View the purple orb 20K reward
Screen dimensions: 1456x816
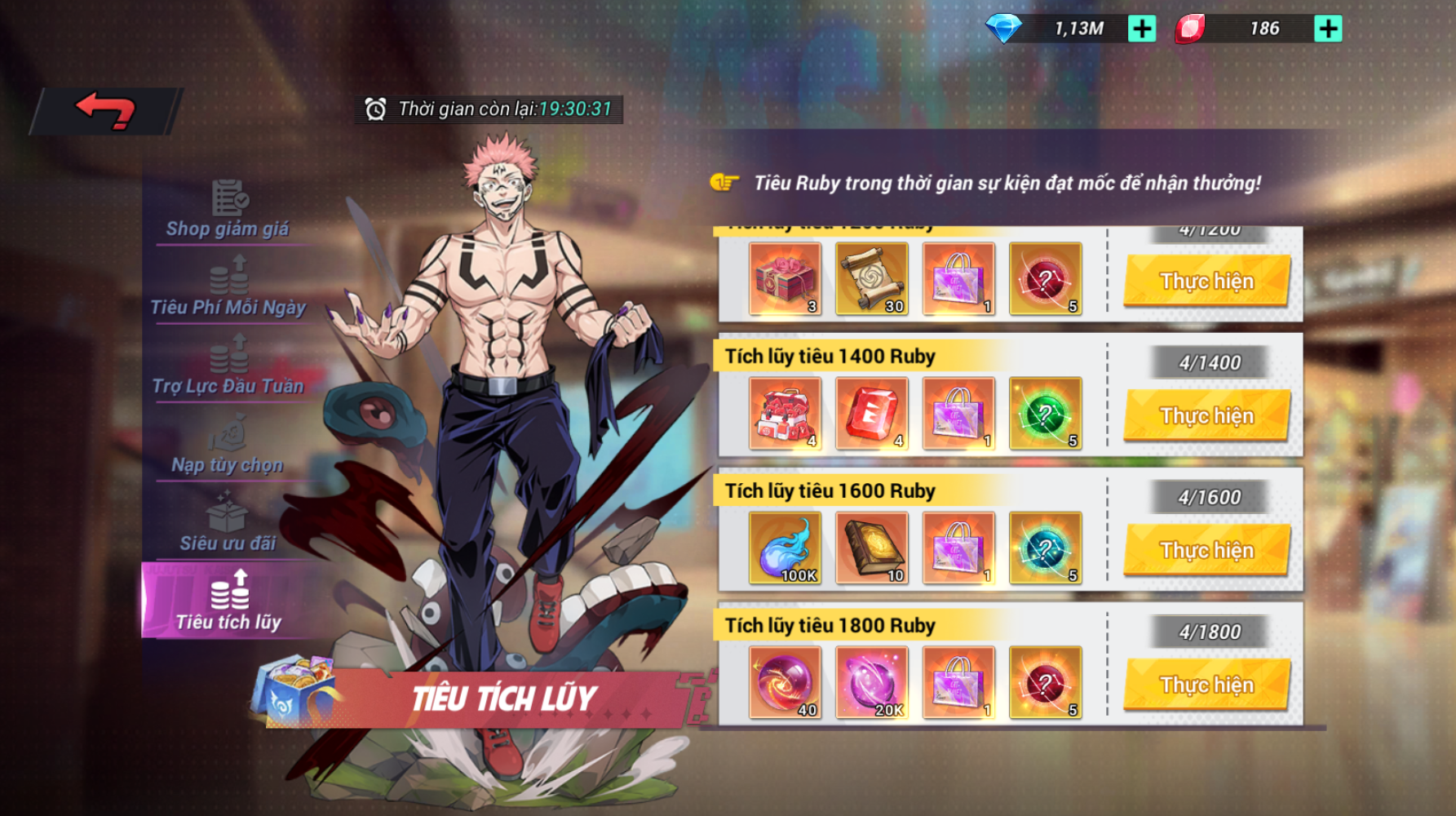pyautogui.click(x=872, y=683)
